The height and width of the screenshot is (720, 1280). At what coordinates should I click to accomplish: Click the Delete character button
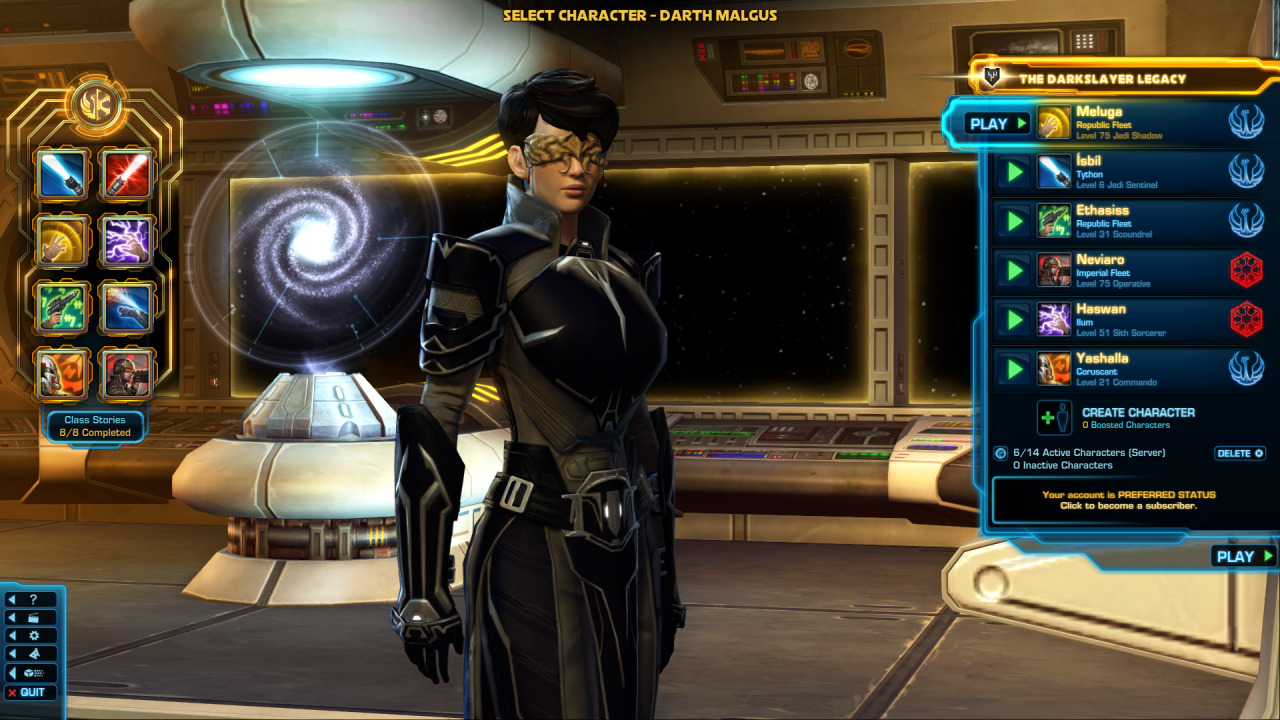pos(1240,453)
